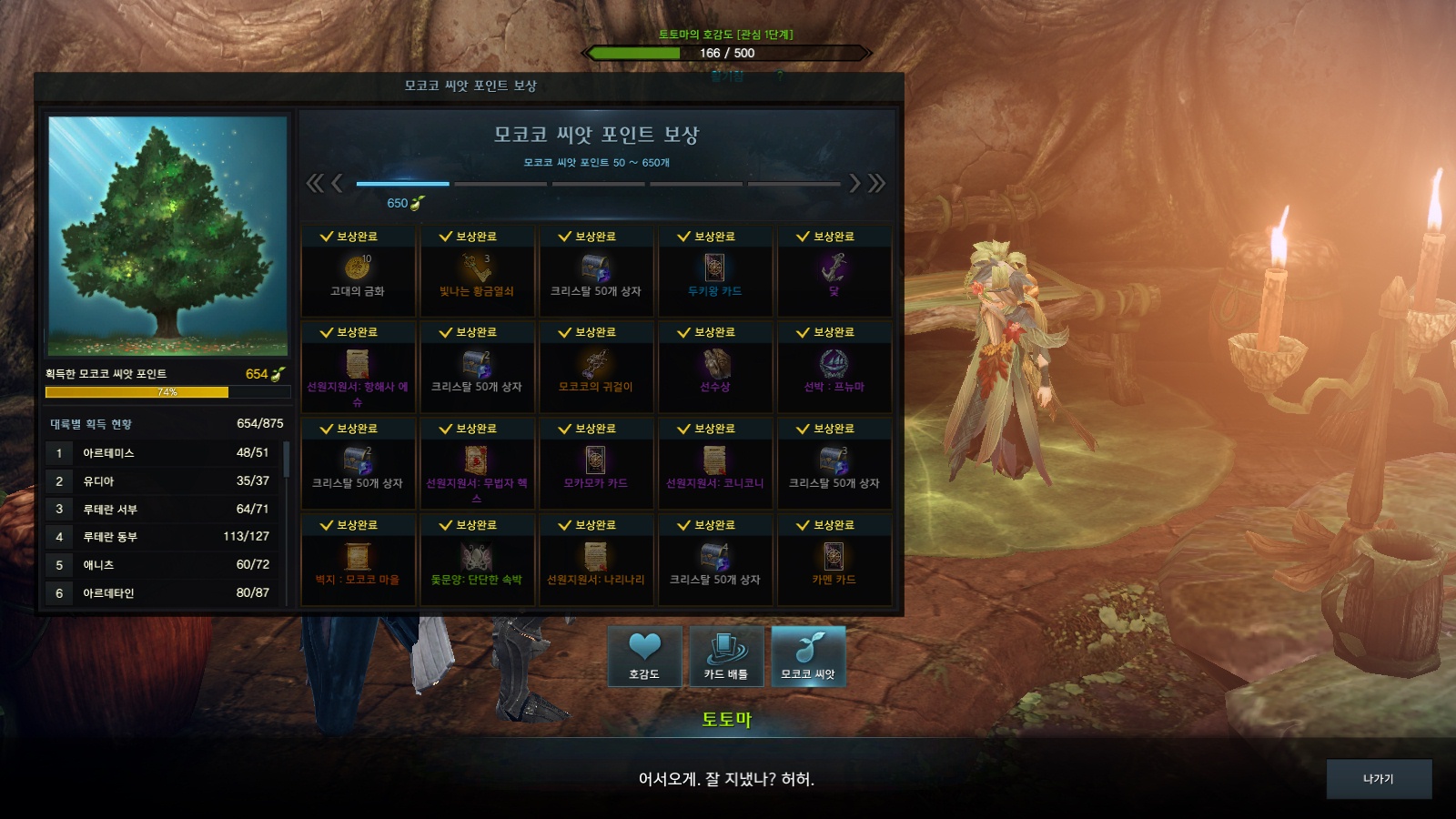This screenshot has width=1456, height=819.
Task: Select the 모코코의 귀걸이 reward
Action: tap(595, 368)
